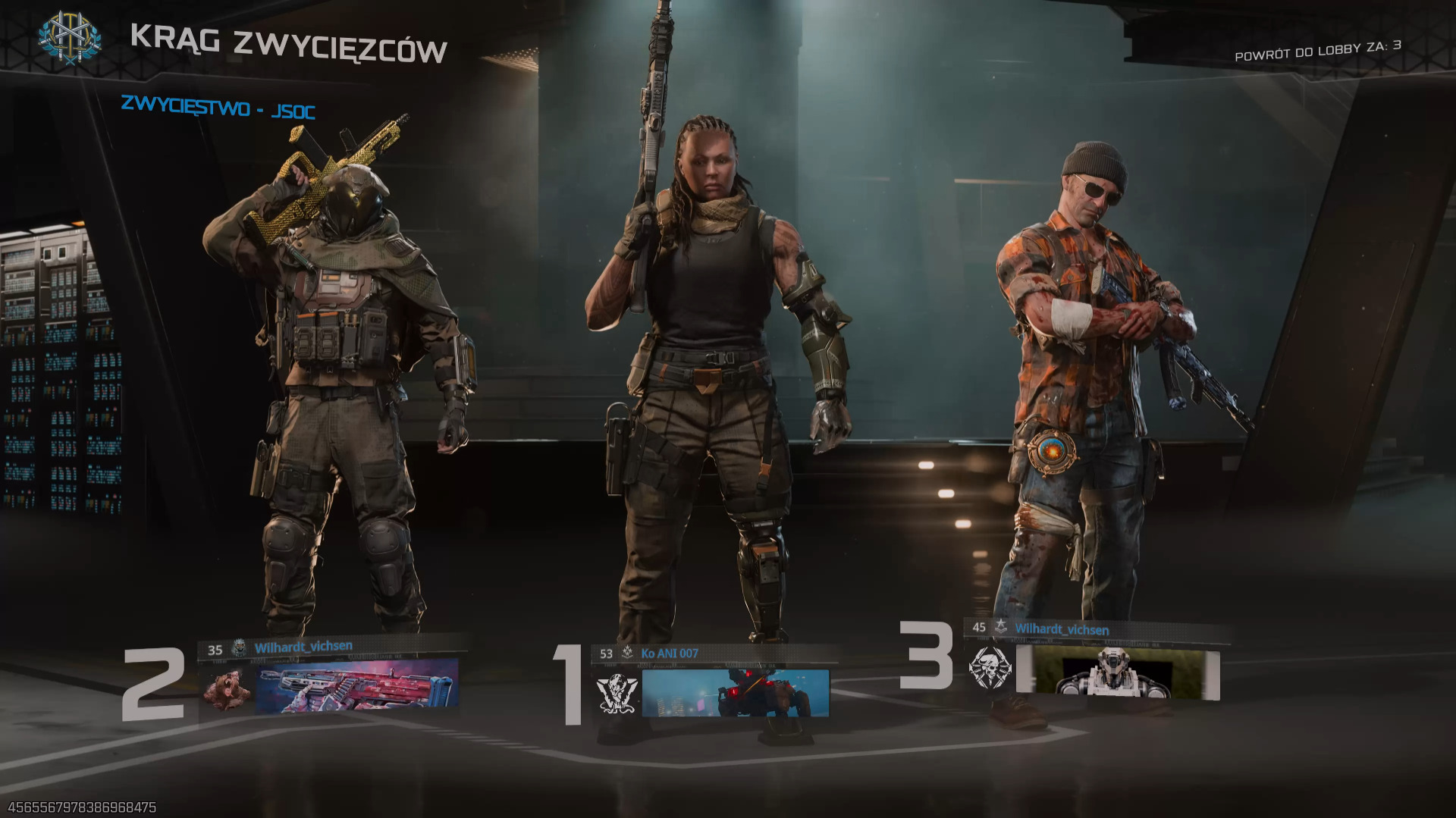Image resolution: width=1456 pixels, height=818 pixels.
Task: Inspect the third place skull emblem
Action: 990,668
